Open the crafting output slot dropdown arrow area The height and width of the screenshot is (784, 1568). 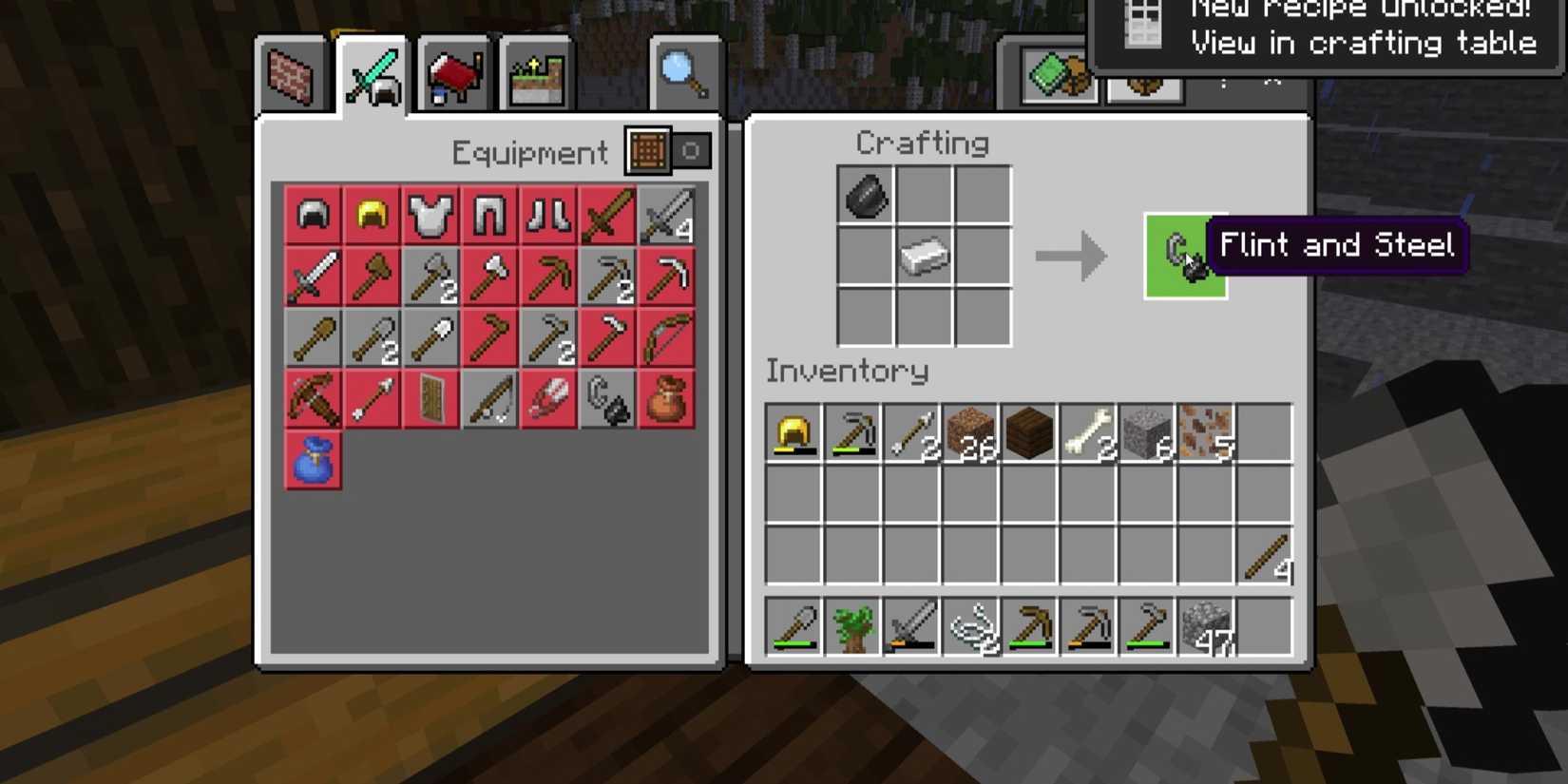1074,255
